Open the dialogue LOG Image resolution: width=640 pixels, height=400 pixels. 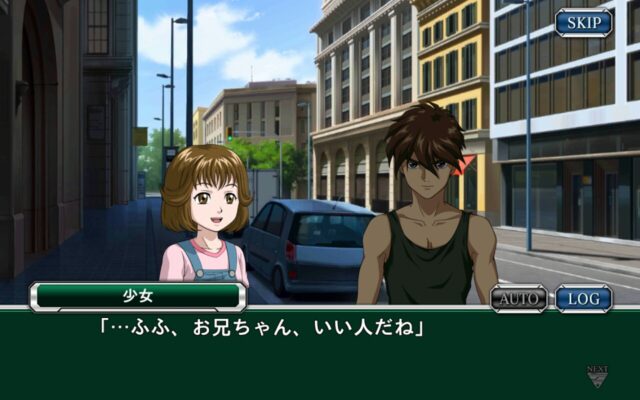click(584, 298)
